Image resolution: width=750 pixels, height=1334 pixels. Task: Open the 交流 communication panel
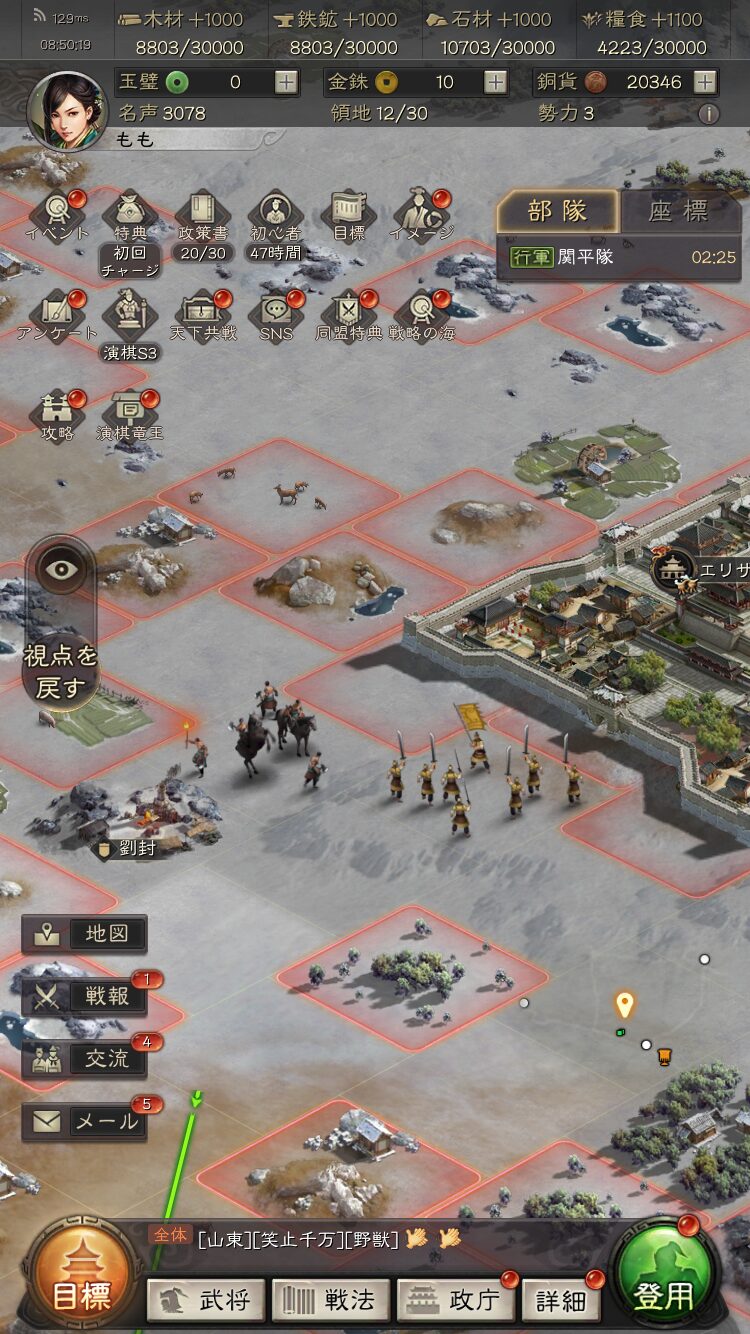85,1058
